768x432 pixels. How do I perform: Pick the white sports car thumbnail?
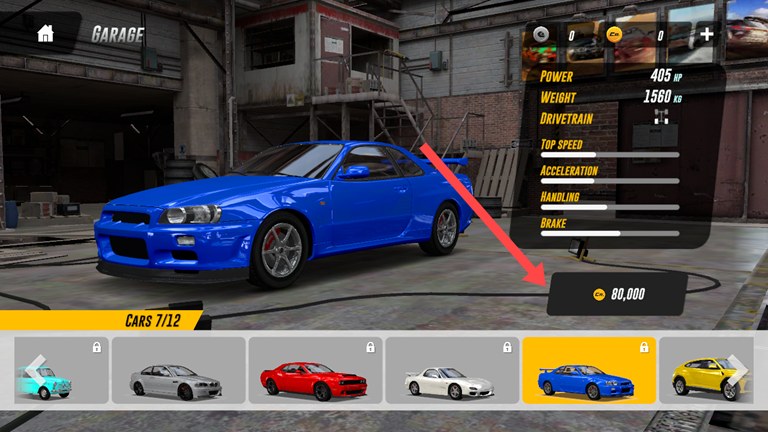coord(451,371)
